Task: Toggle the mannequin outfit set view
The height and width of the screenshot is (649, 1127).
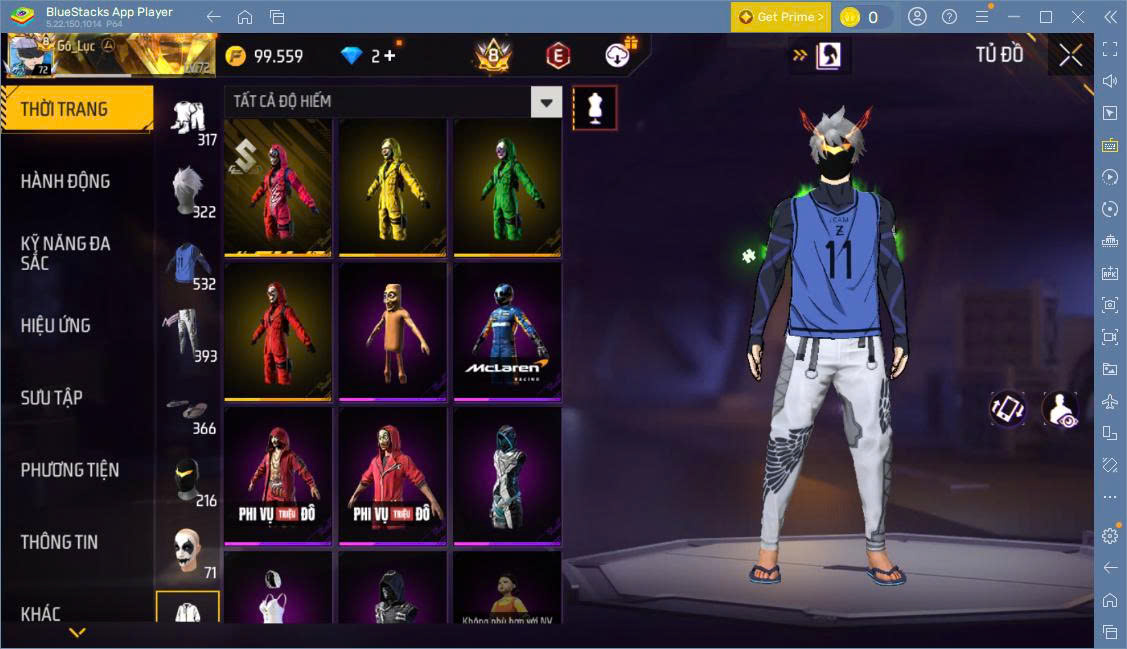Action: 594,108
